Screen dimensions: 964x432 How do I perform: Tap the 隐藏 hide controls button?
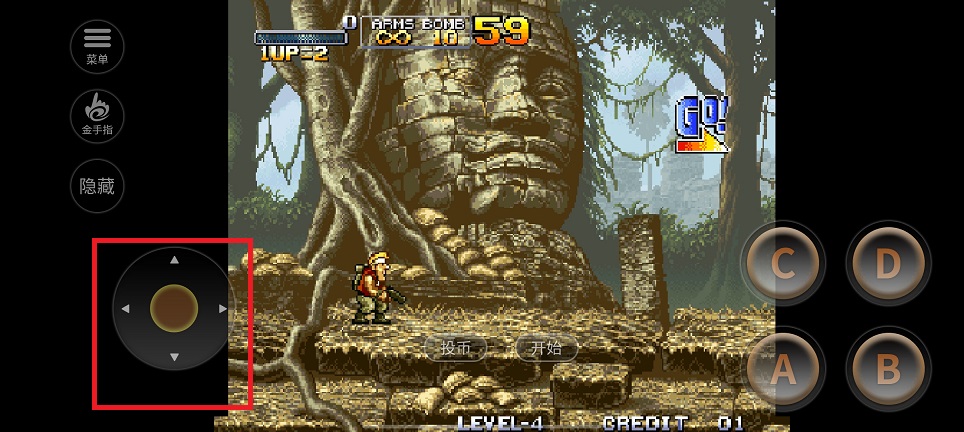[97, 186]
